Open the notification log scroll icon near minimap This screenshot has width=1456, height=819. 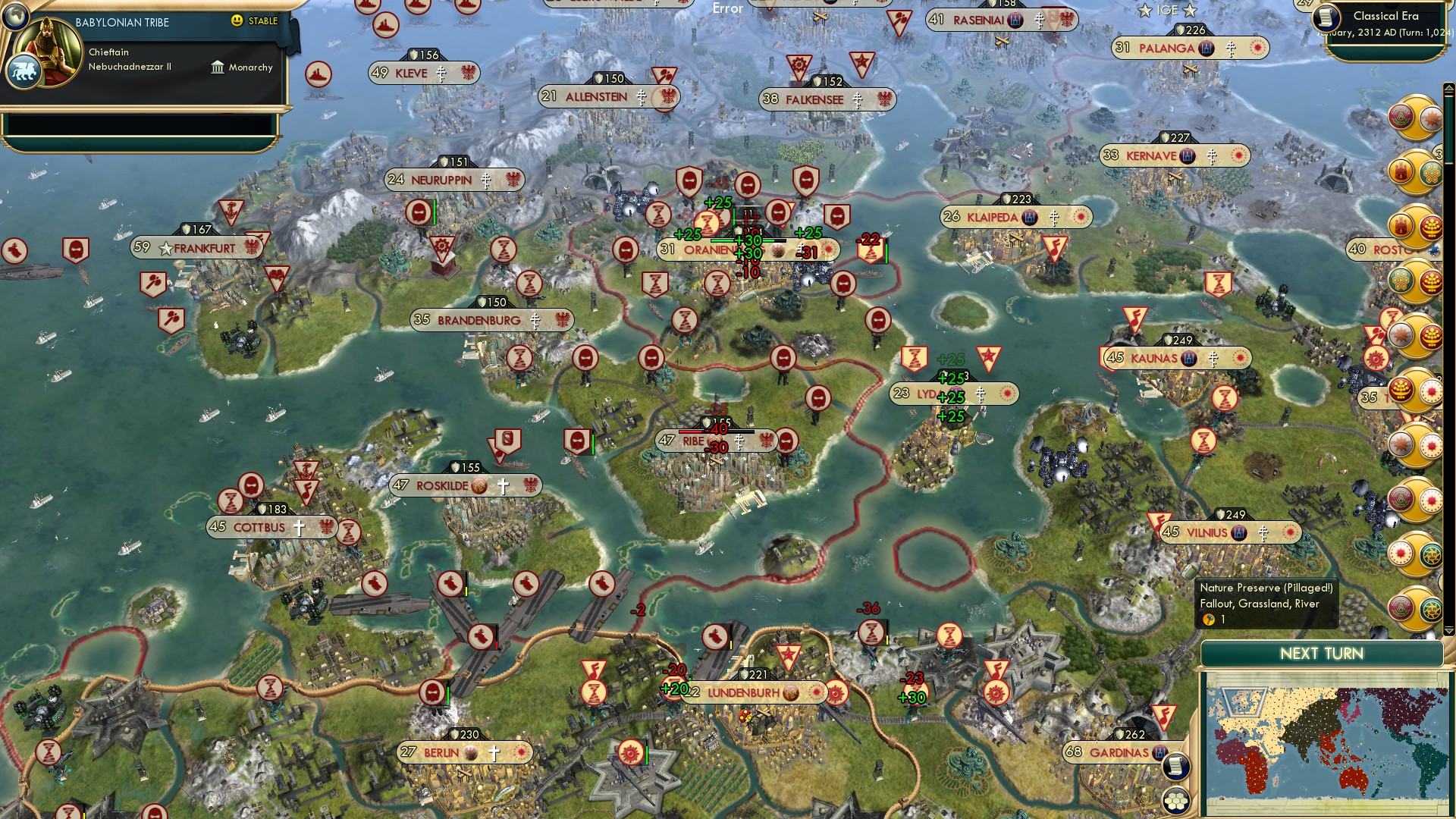tap(1175, 765)
